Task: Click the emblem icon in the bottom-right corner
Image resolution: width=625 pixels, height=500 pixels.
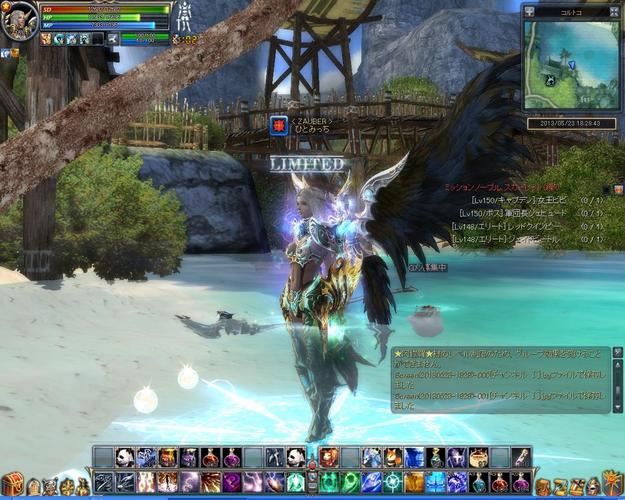Action: [x=612, y=482]
